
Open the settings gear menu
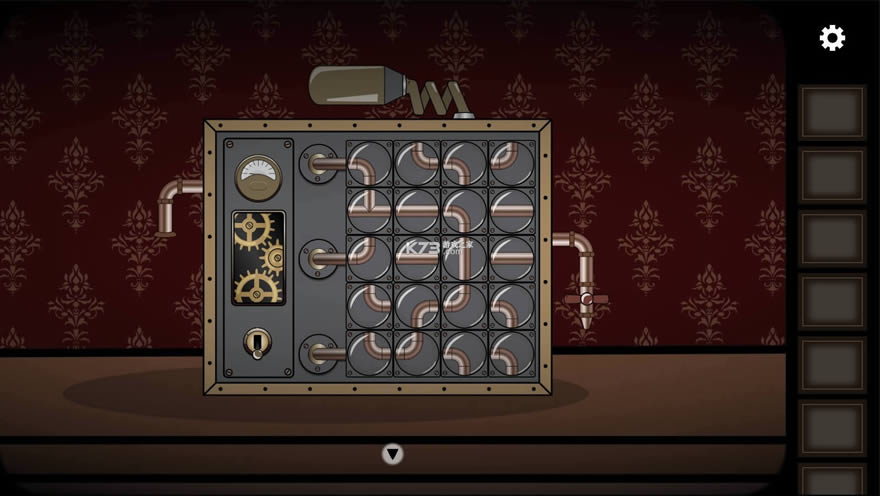(x=832, y=38)
